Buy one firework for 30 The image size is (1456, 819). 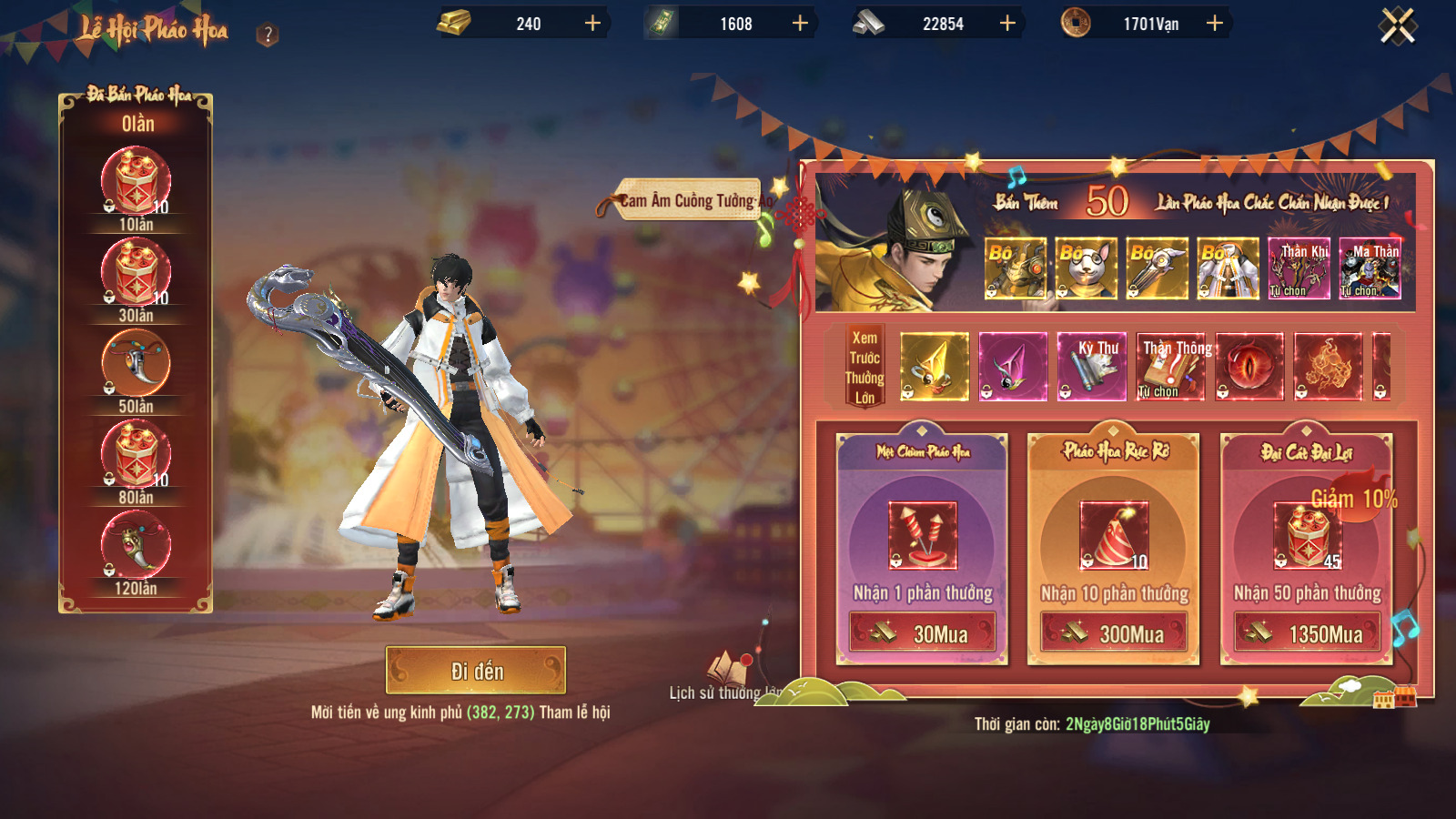click(x=923, y=632)
